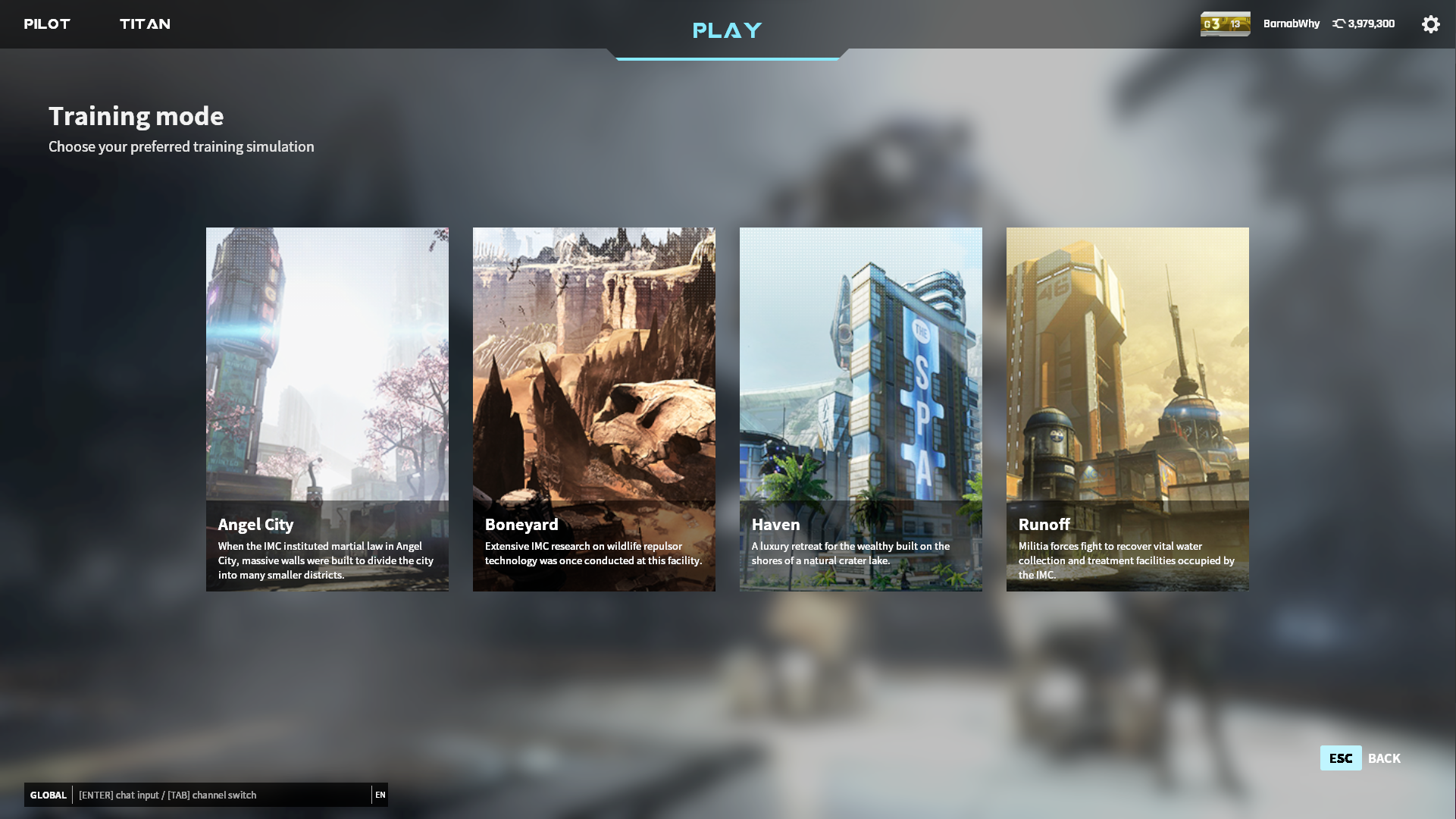The image size is (1456, 819).
Task: Click the gold rank badge
Action: pos(1225,24)
